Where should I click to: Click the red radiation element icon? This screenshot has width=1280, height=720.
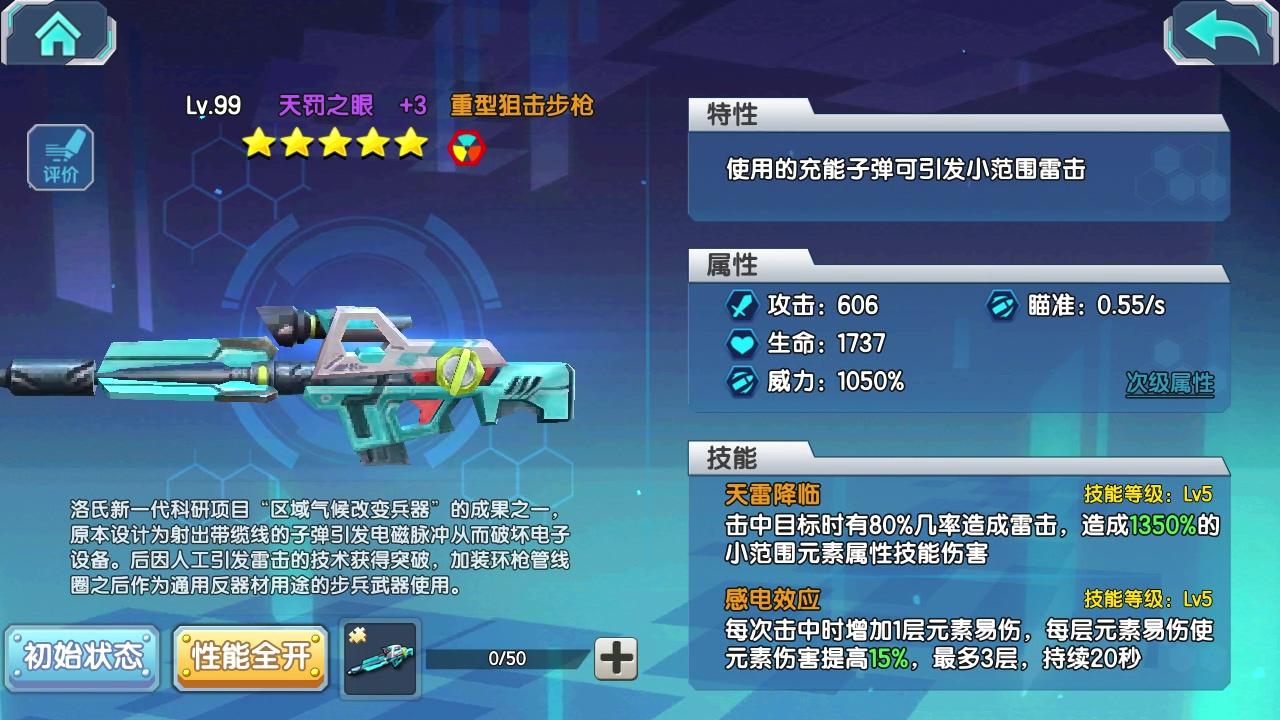466,147
